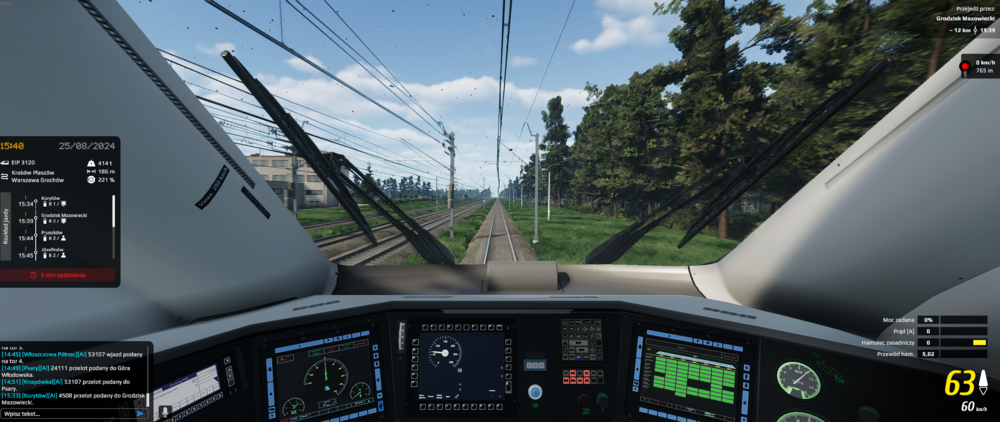Click the Grodzisk Mazowiecki objective tracker

point(964,23)
